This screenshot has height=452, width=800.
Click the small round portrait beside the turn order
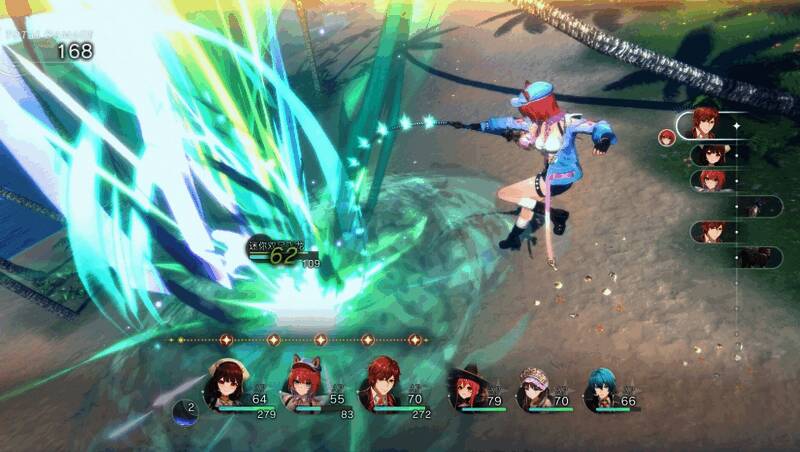pyautogui.click(x=667, y=137)
